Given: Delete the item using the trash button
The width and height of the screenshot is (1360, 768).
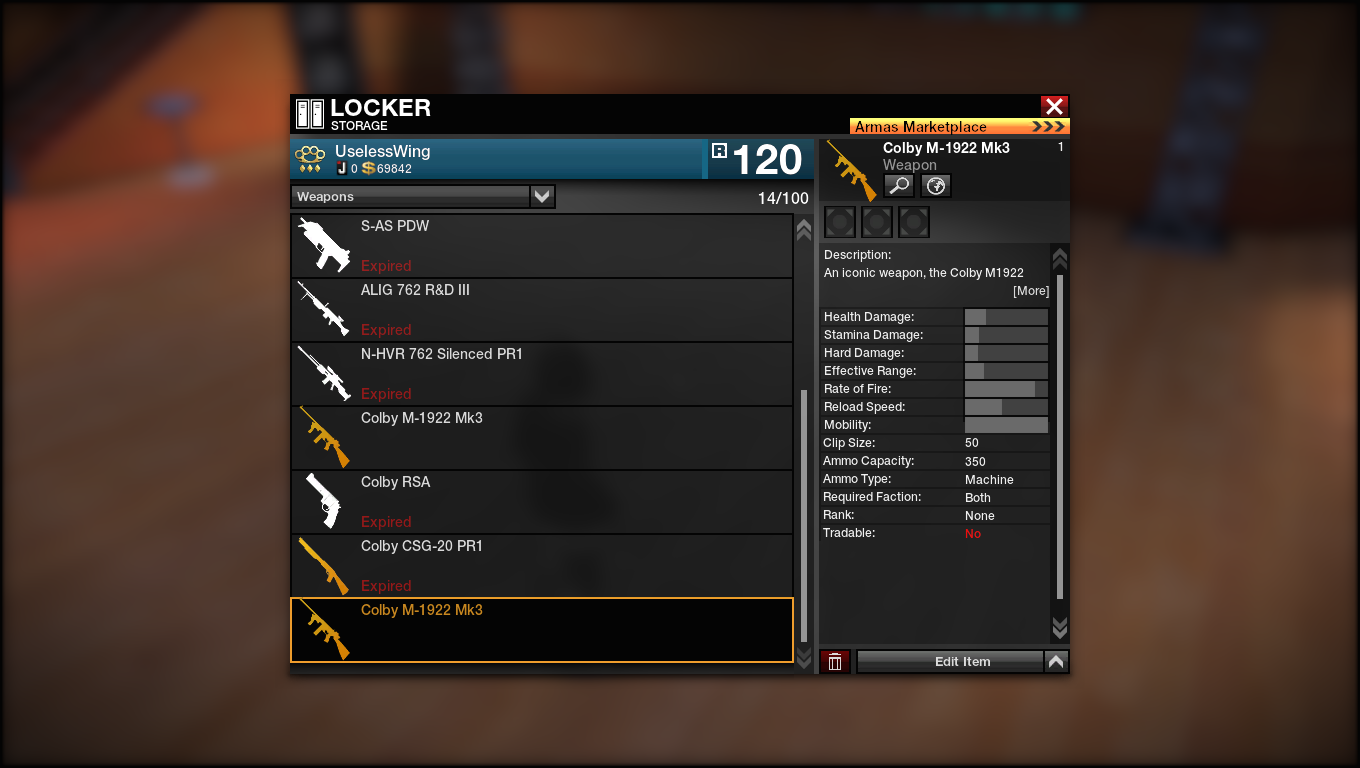Looking at the screenshot, I should point(835,662).
